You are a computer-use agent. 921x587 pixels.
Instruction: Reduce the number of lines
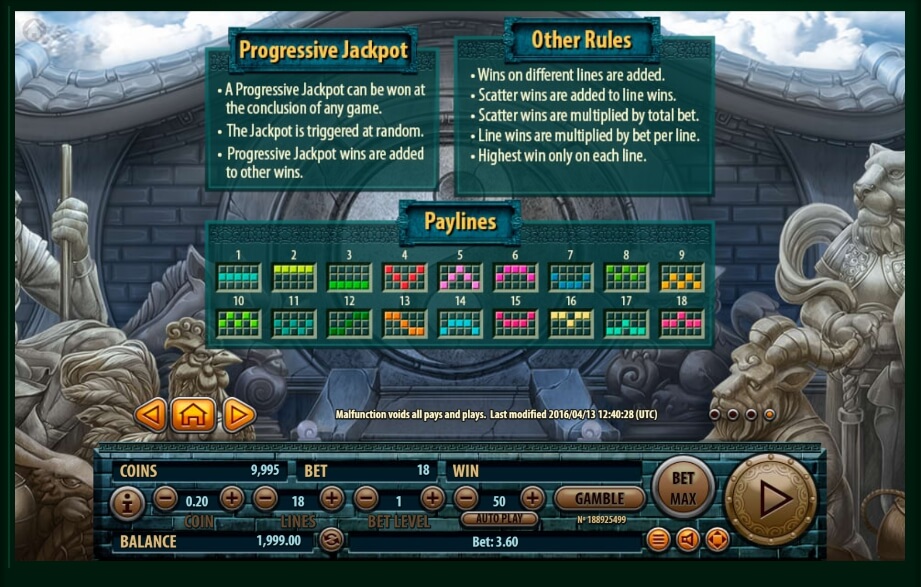click(264, 498)
